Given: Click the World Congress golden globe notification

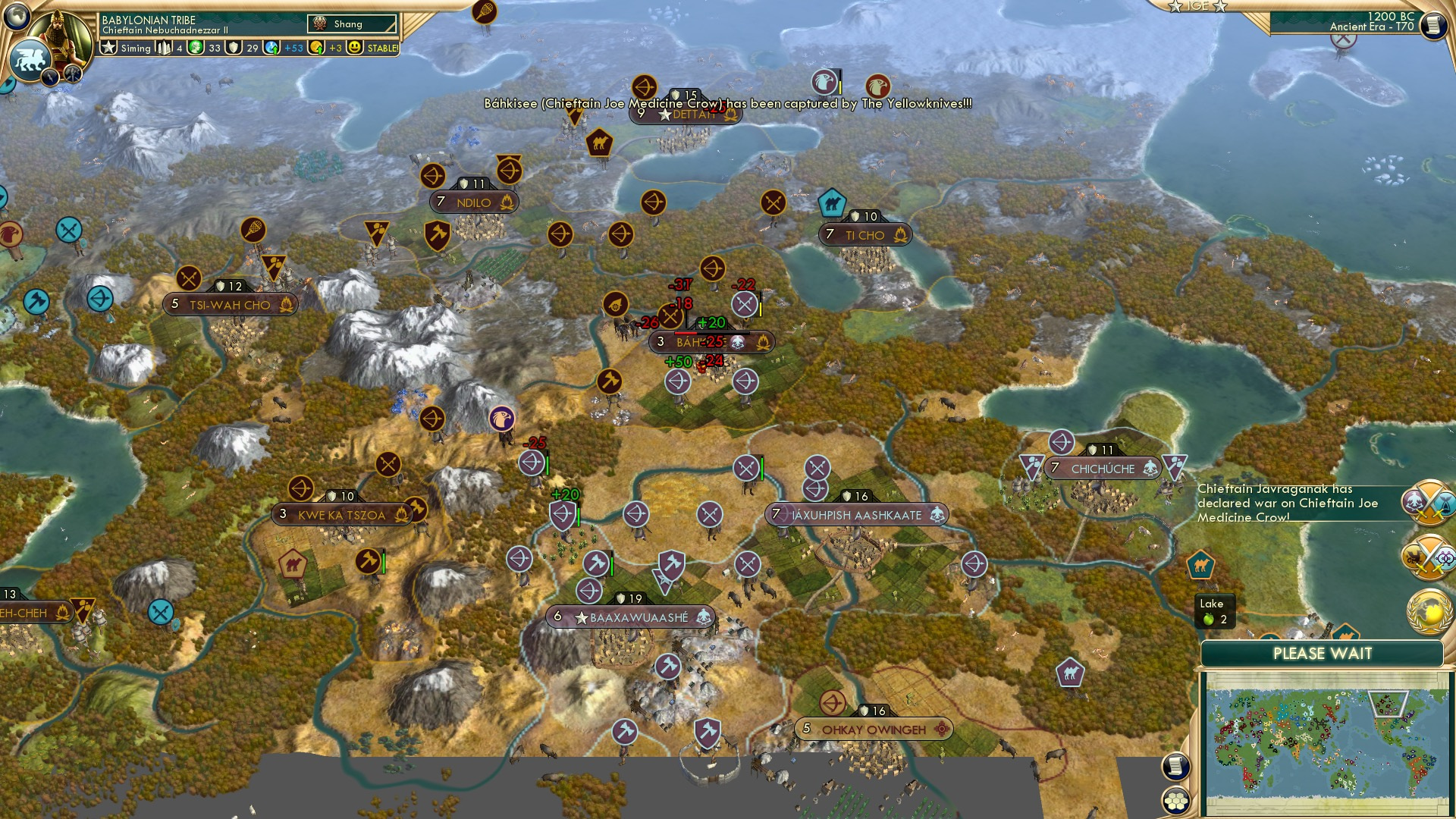Looking at the screenshot, I should point(1429,612).
